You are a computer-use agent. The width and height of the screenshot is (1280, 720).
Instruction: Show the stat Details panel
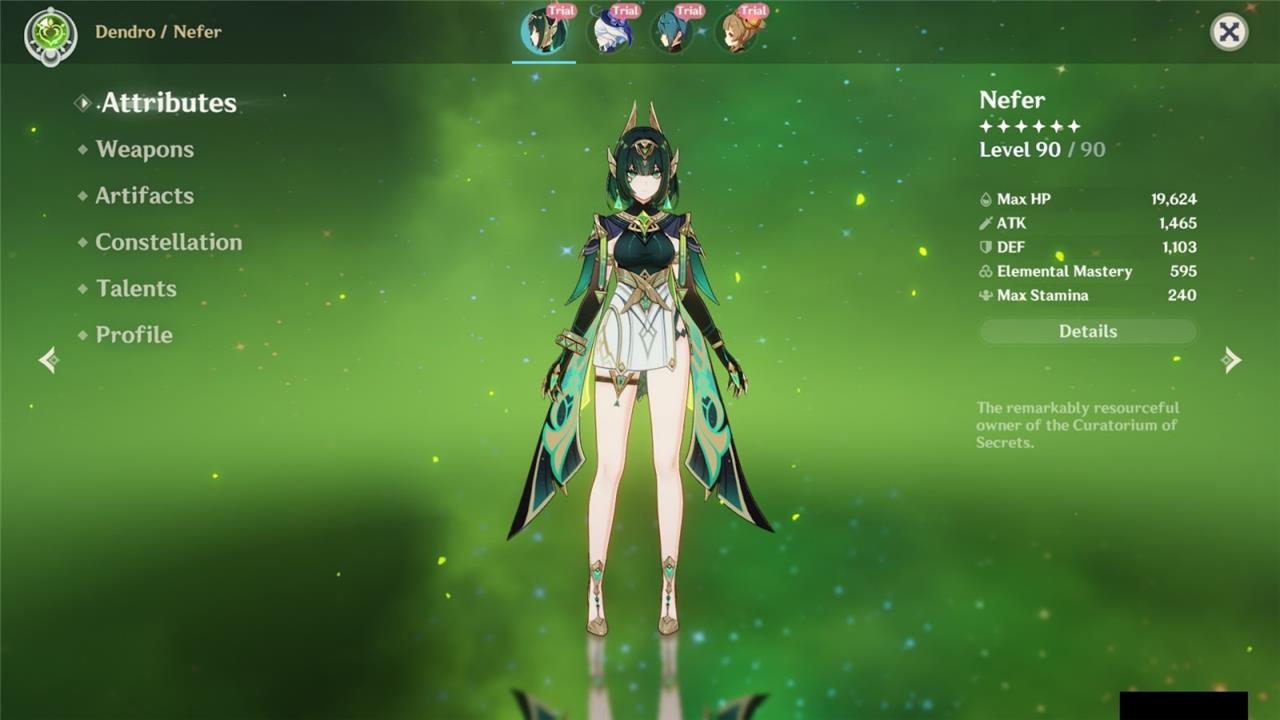pyautogui.click(x=1087, y=332)
